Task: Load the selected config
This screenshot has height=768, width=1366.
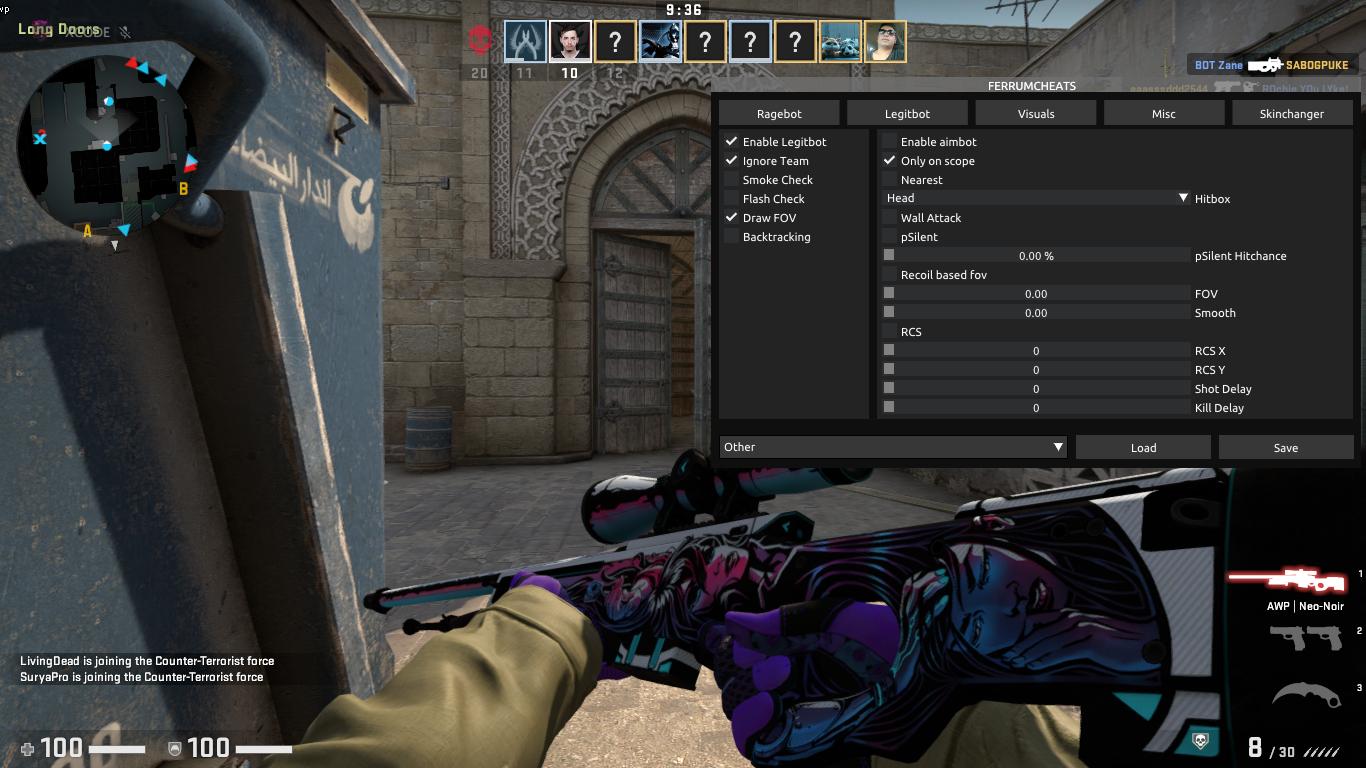Action: tap(1143, 447)
